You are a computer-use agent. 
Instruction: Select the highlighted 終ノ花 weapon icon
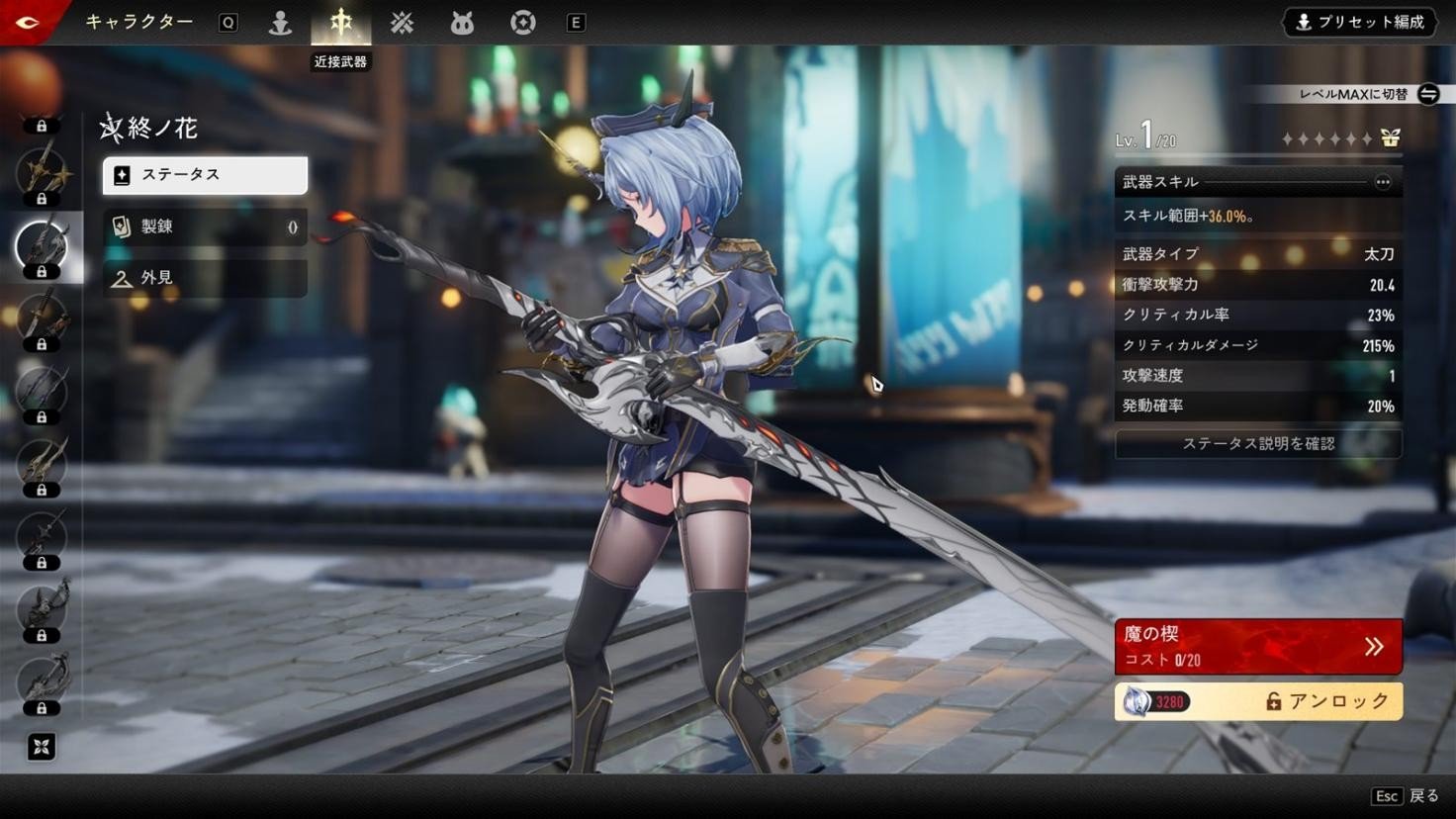tap(42, 245)
